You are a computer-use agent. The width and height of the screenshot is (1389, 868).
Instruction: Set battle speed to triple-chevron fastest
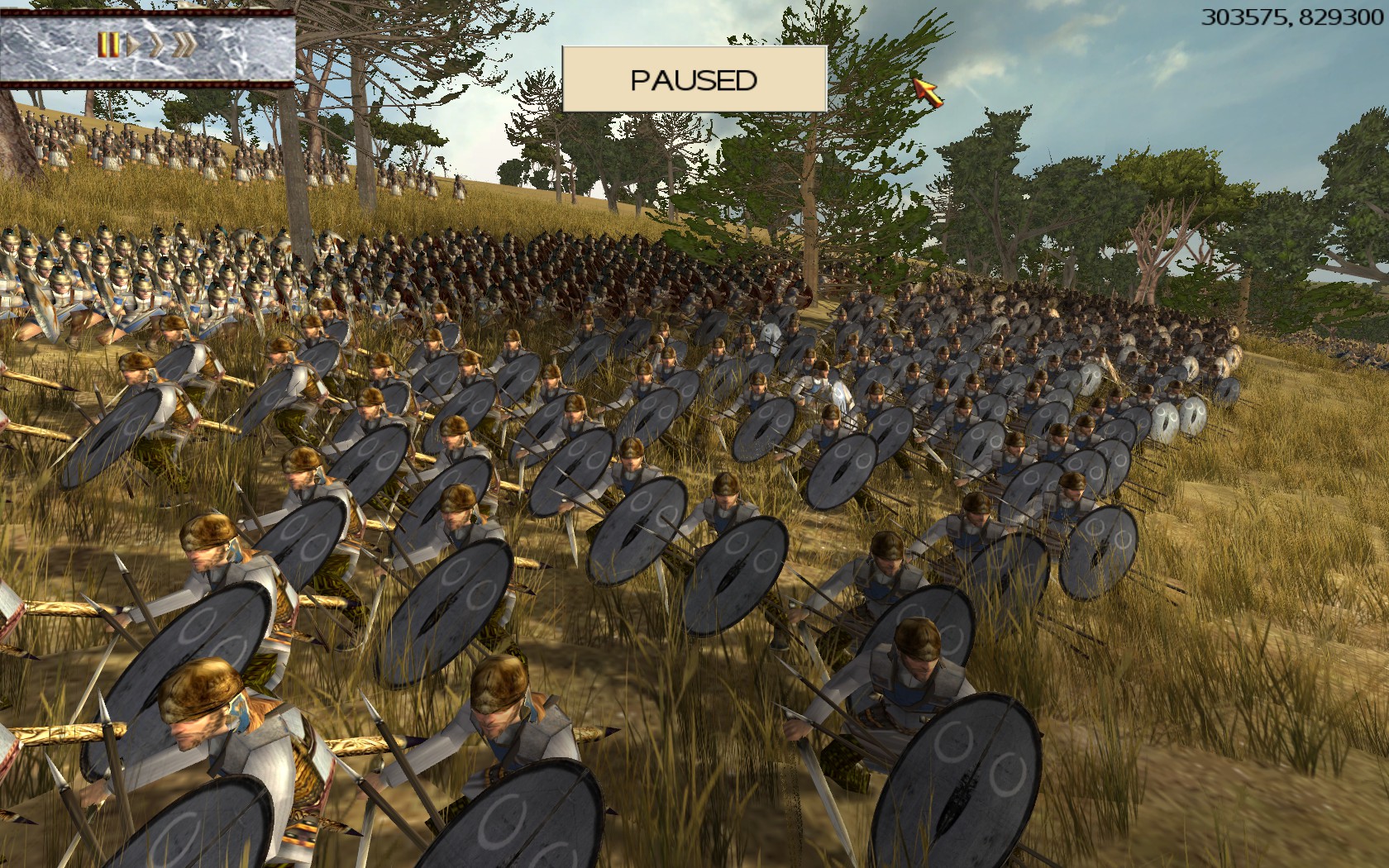pyautogui.click(x=184, y=45)
